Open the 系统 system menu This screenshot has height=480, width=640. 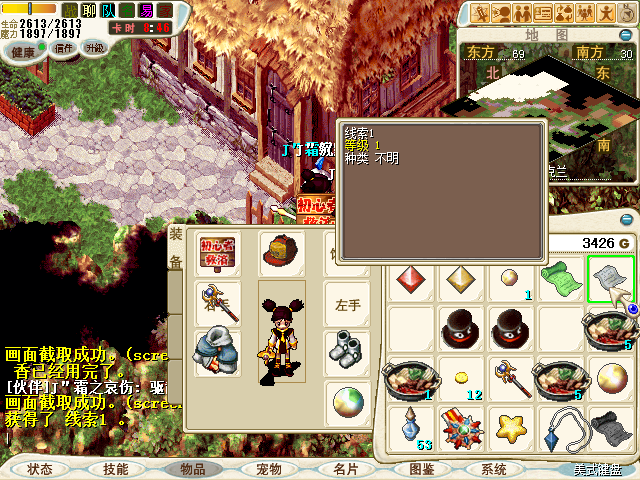pyautogui.click(x=494, y=468)
